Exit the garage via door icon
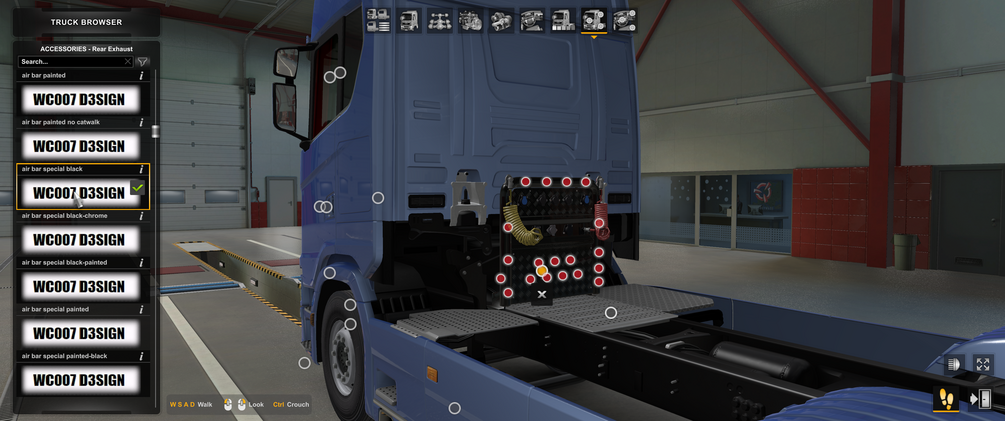This screenshot has height=421, width=1005. click(x=981, y=399)
